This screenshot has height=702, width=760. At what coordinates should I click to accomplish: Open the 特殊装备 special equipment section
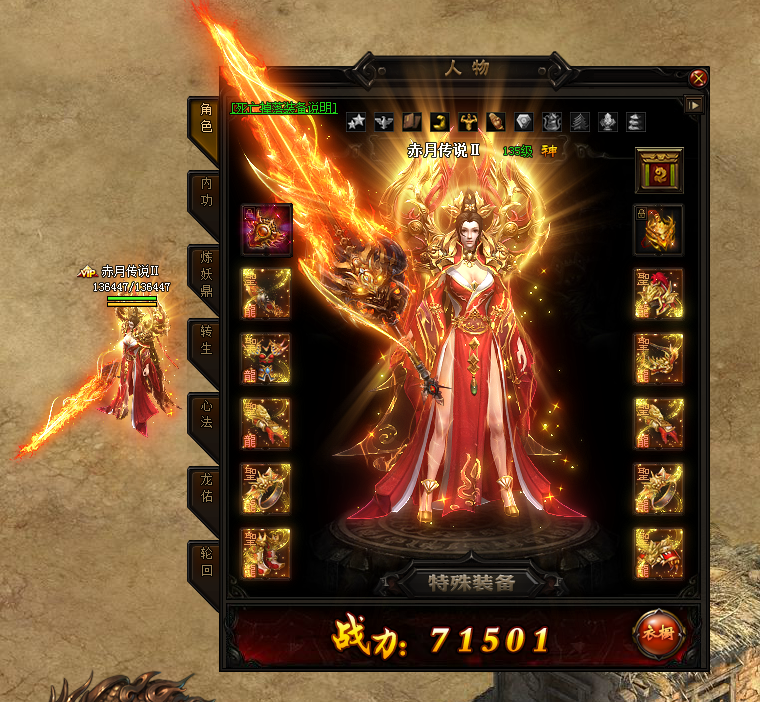pos(472,582)
